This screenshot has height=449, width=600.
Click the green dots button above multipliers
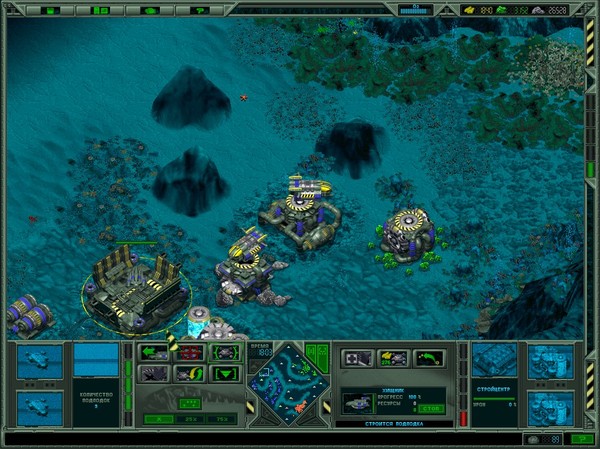click(188, 402)
